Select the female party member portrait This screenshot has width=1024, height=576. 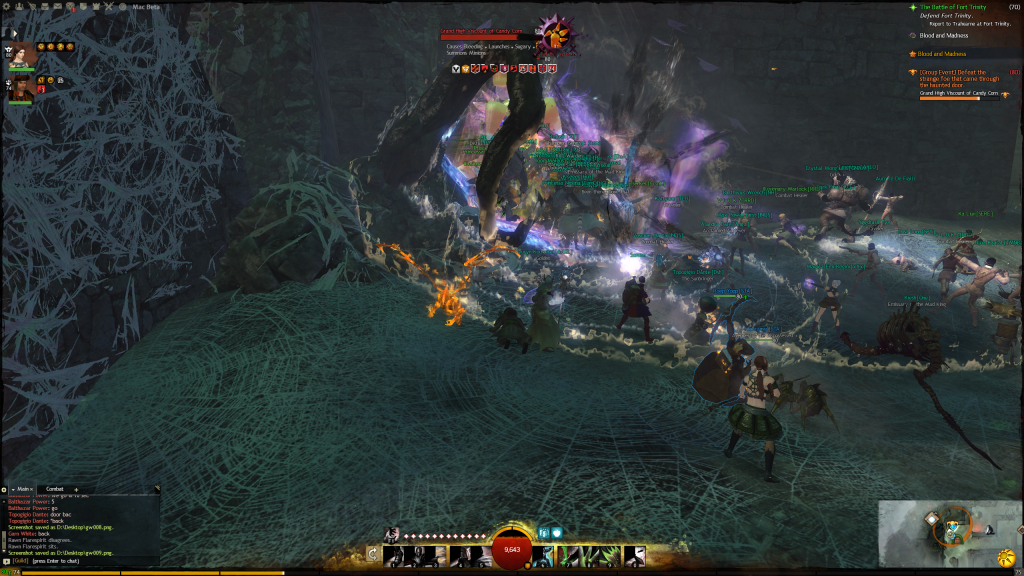click(21, 56)
